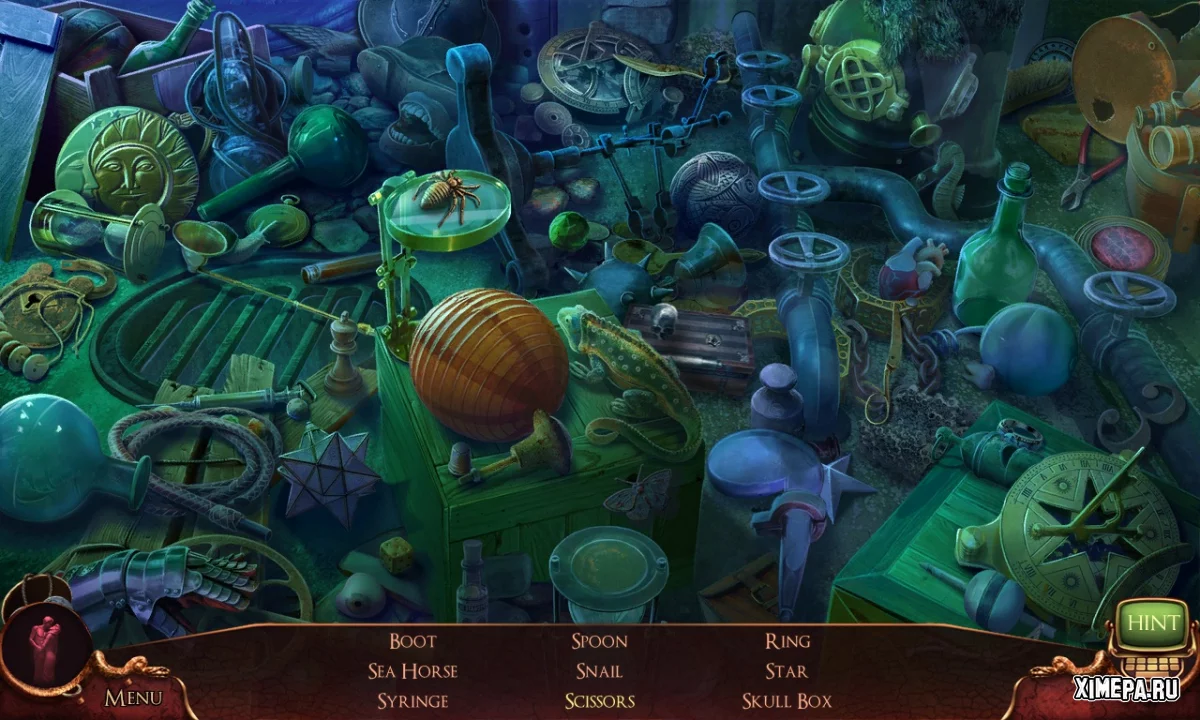Open the Menu button
1200x720 pixels.
(133, 697)
